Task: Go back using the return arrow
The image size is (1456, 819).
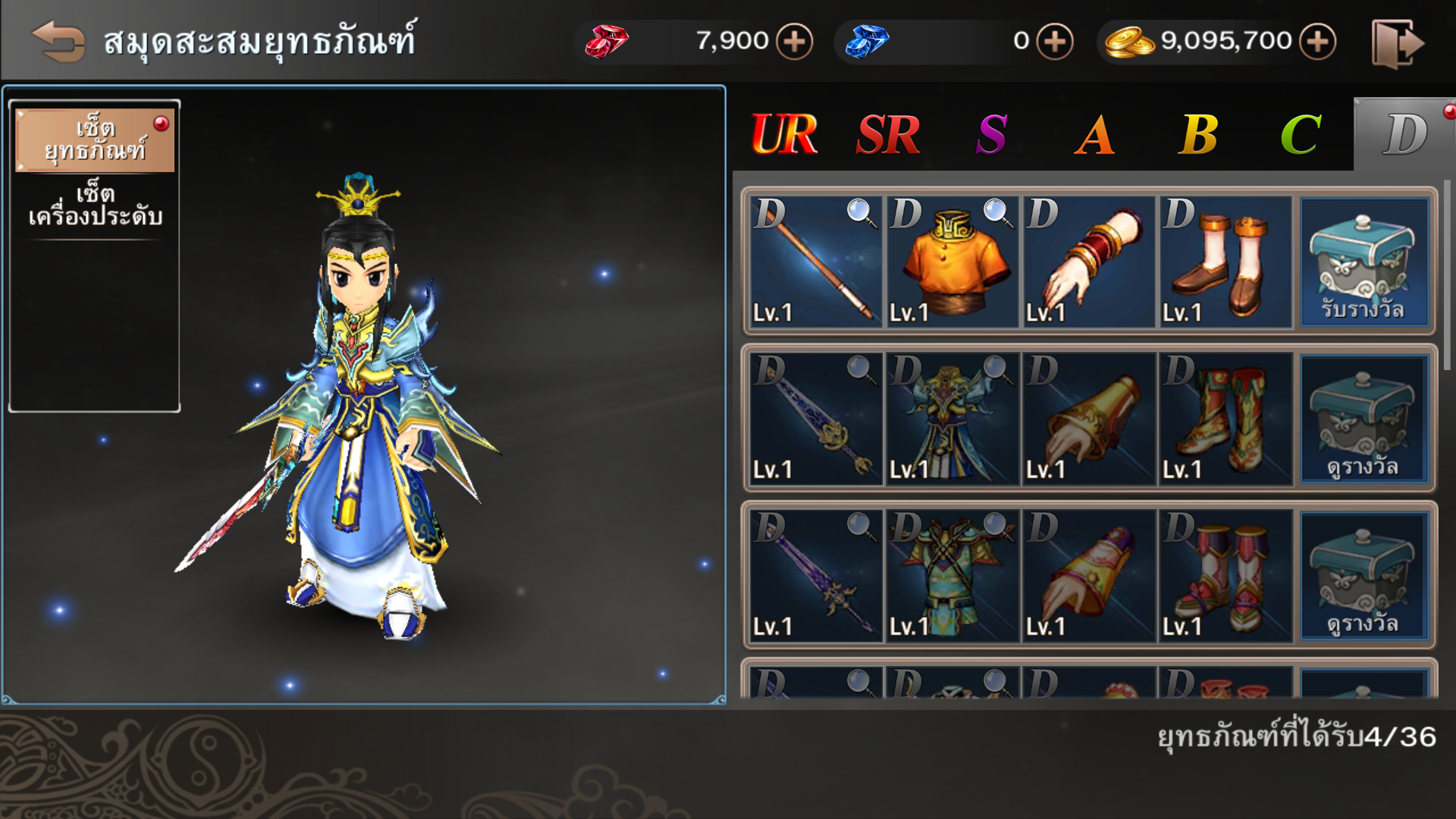Action: point(58,41)
